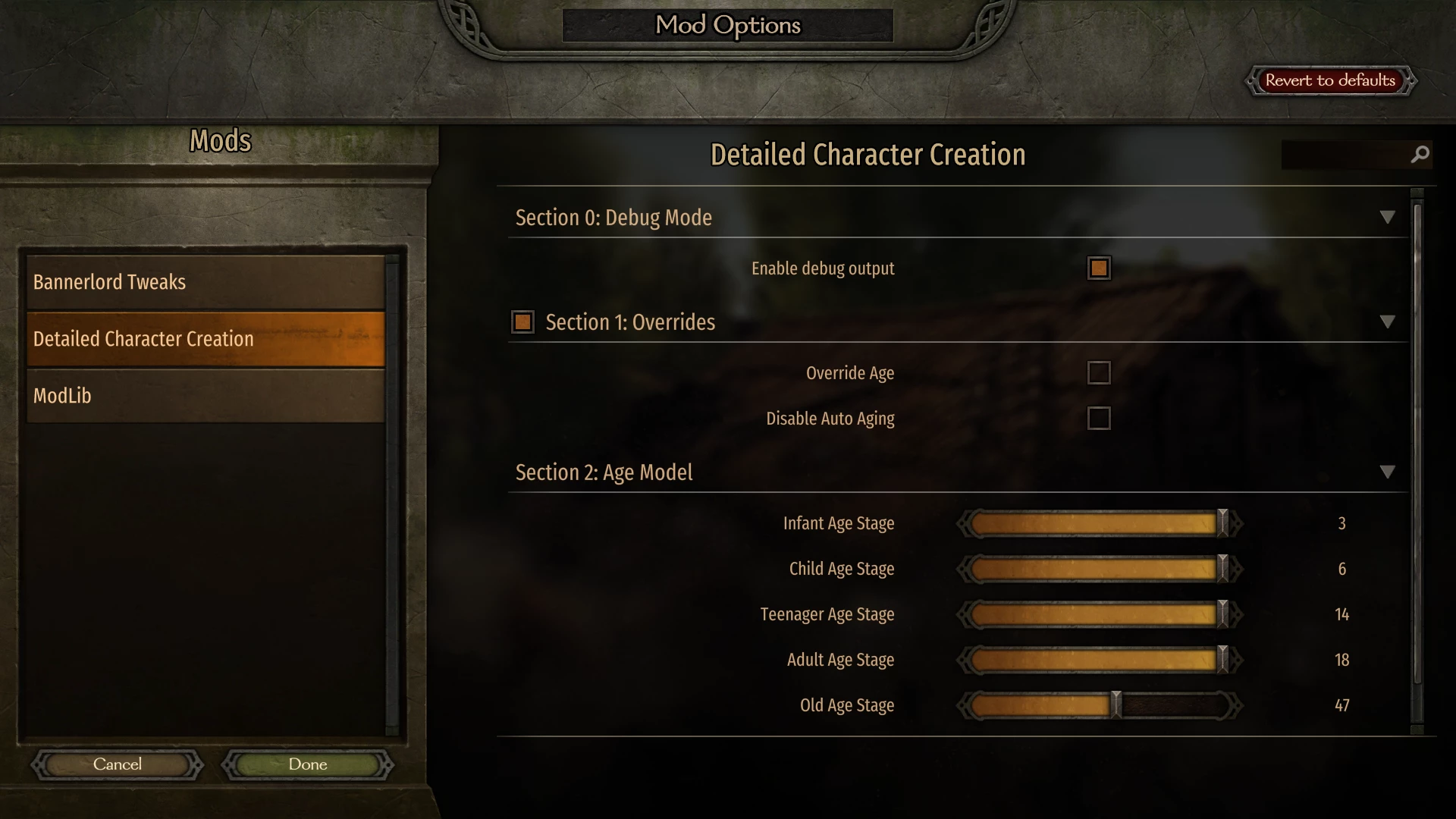Click the Revert to defaults button

coord(1330,80)
